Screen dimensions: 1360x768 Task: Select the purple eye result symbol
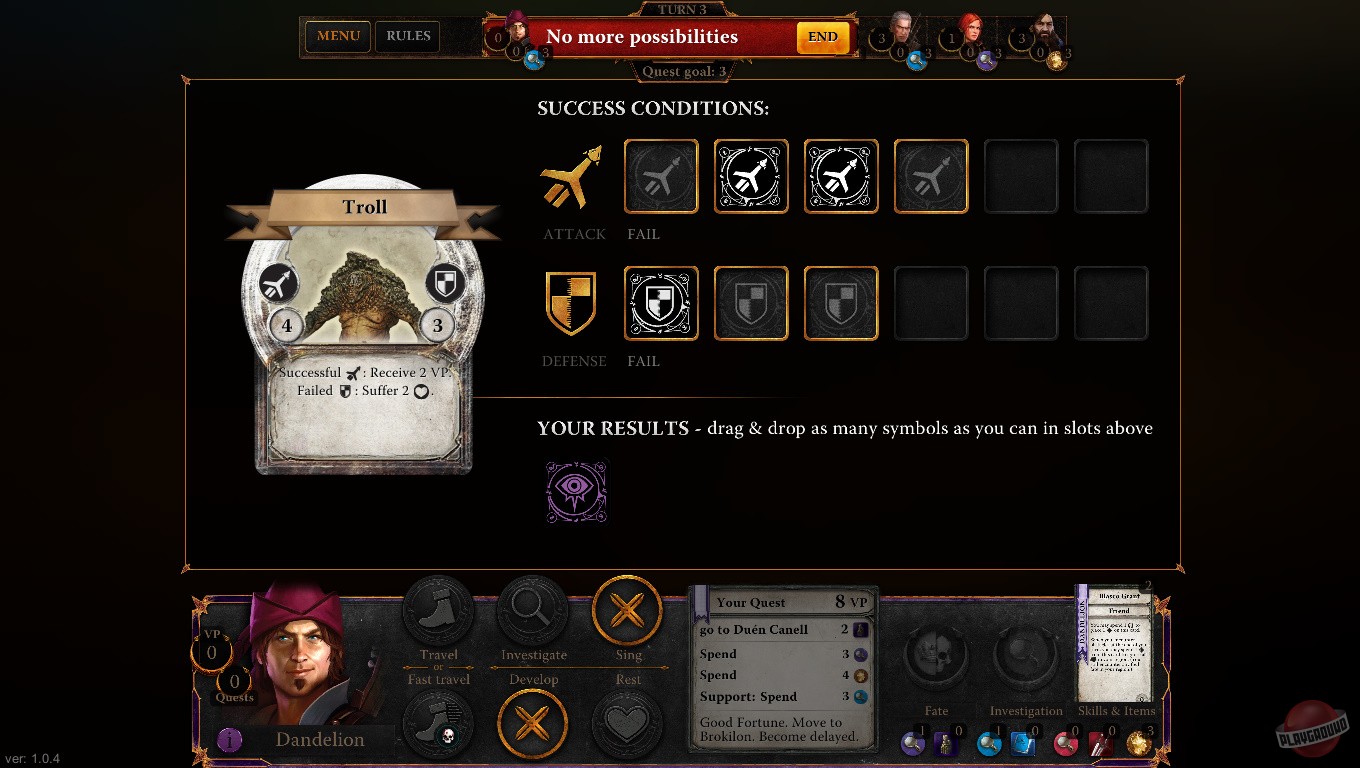[x=576, y=491]
